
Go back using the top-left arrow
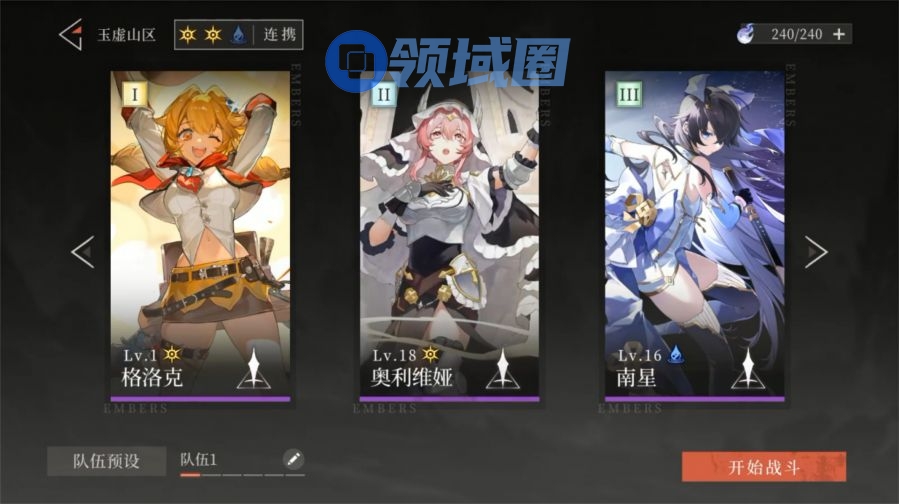click(70, 34)
